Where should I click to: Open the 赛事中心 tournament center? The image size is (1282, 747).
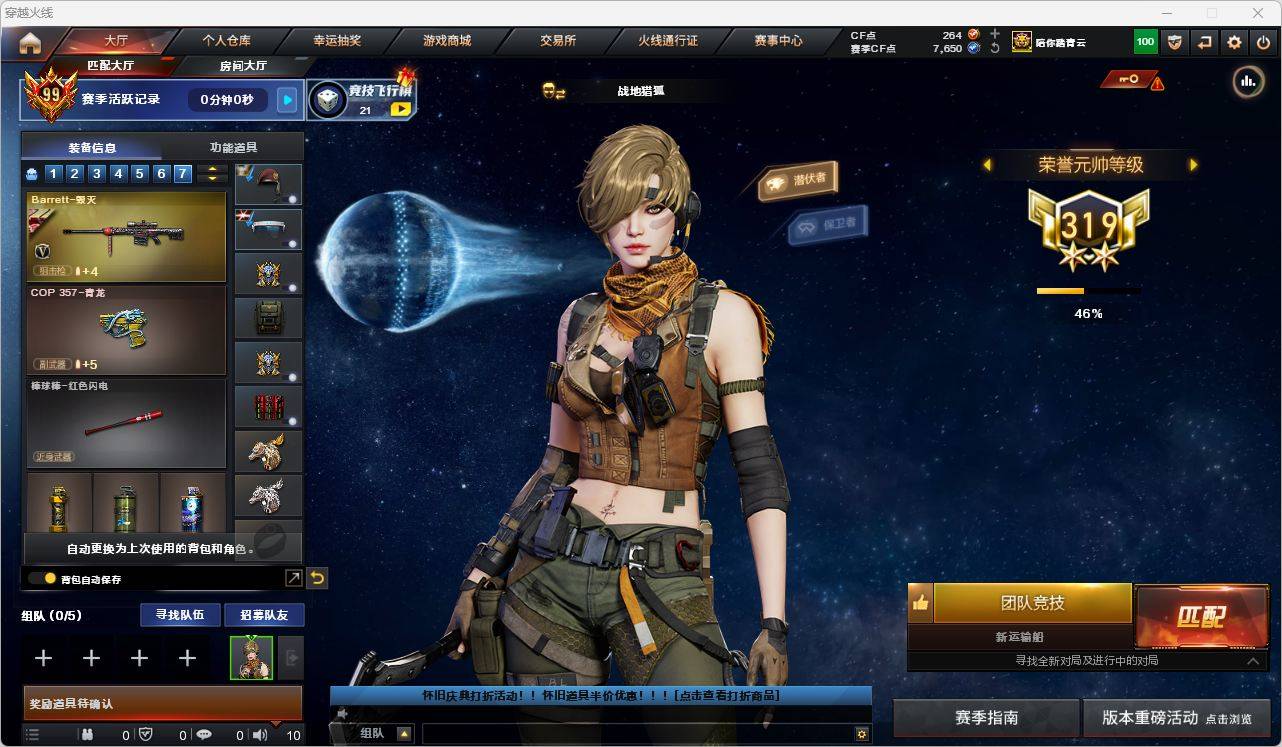pos(778,41)
